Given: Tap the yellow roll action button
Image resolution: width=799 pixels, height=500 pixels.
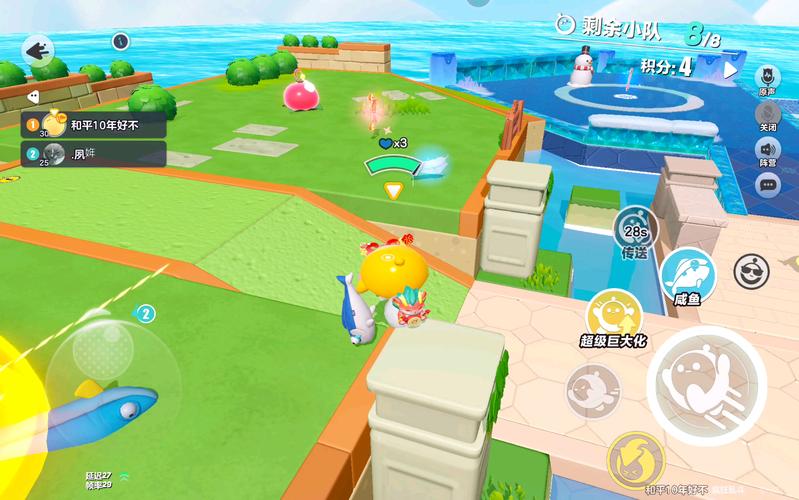Looking at the screenshot, I should [636, 460].
